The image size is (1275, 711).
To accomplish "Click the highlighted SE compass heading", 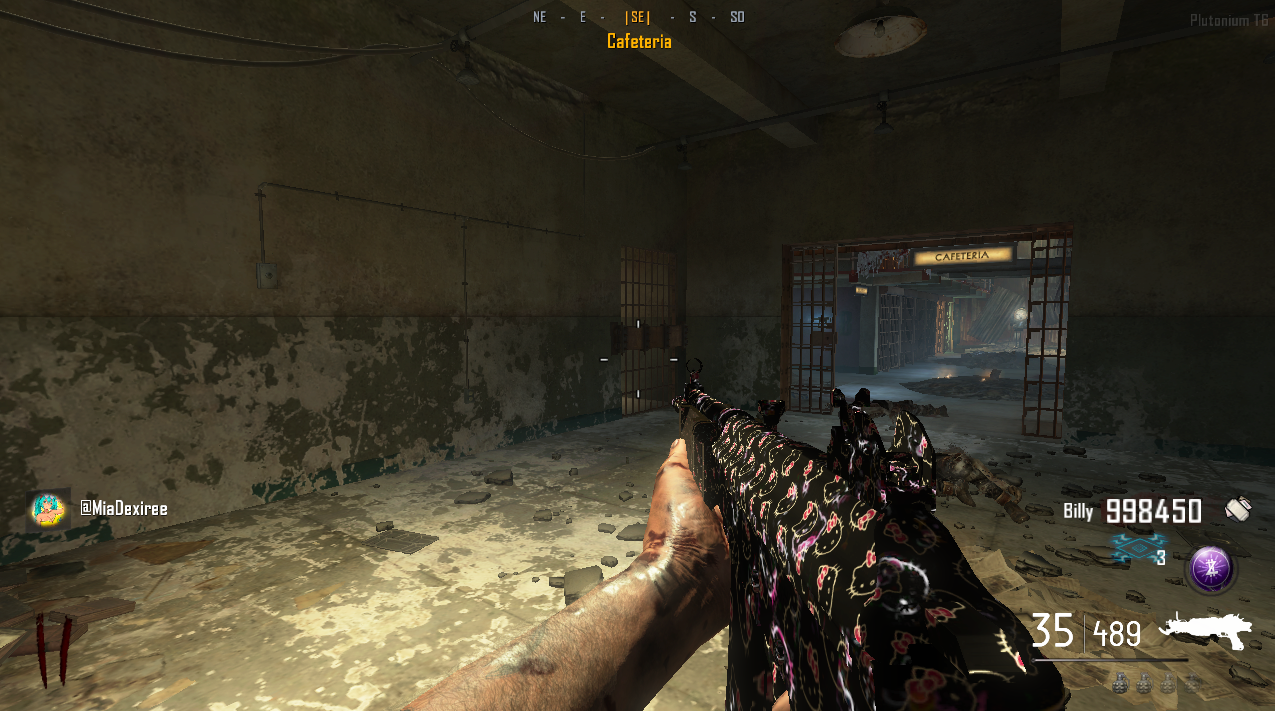I will click(x=637, y=17).
